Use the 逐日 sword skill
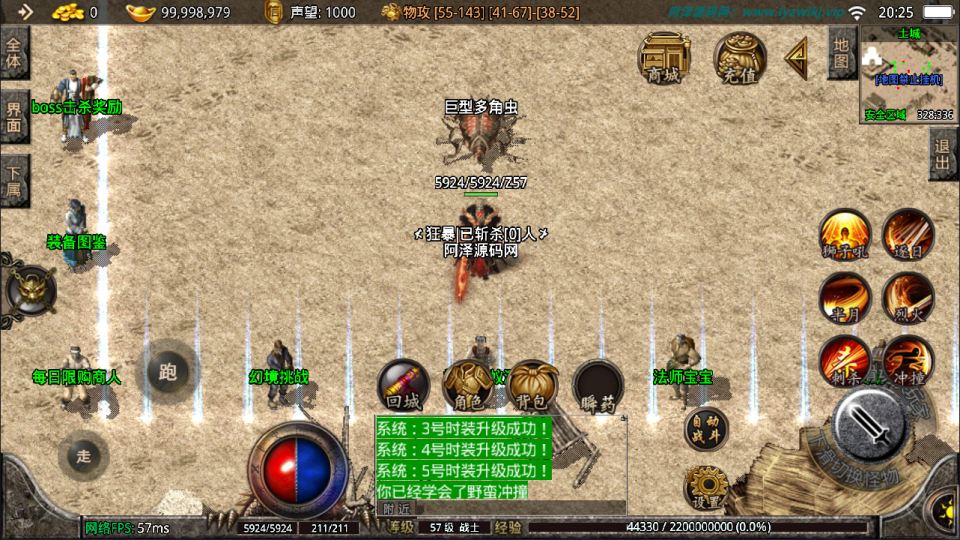This screenshot has width=960, height=540. (908, 235)
